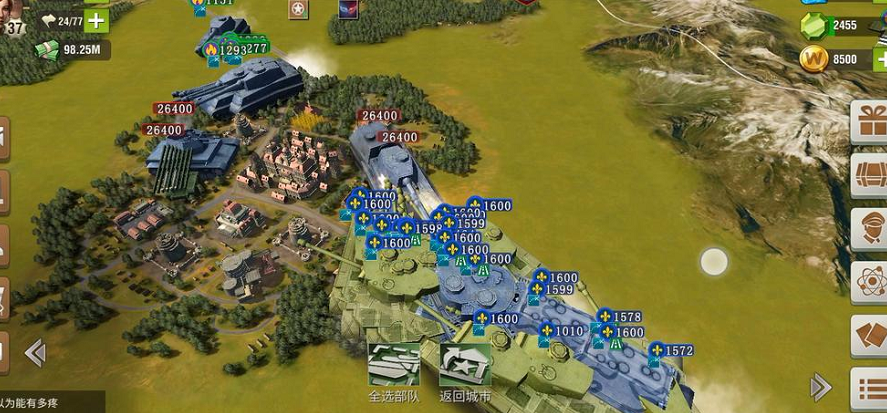The height and width of the screenshot is (413, 887).
Task: Open the commander portrait profile
Action: pos(12,14)
